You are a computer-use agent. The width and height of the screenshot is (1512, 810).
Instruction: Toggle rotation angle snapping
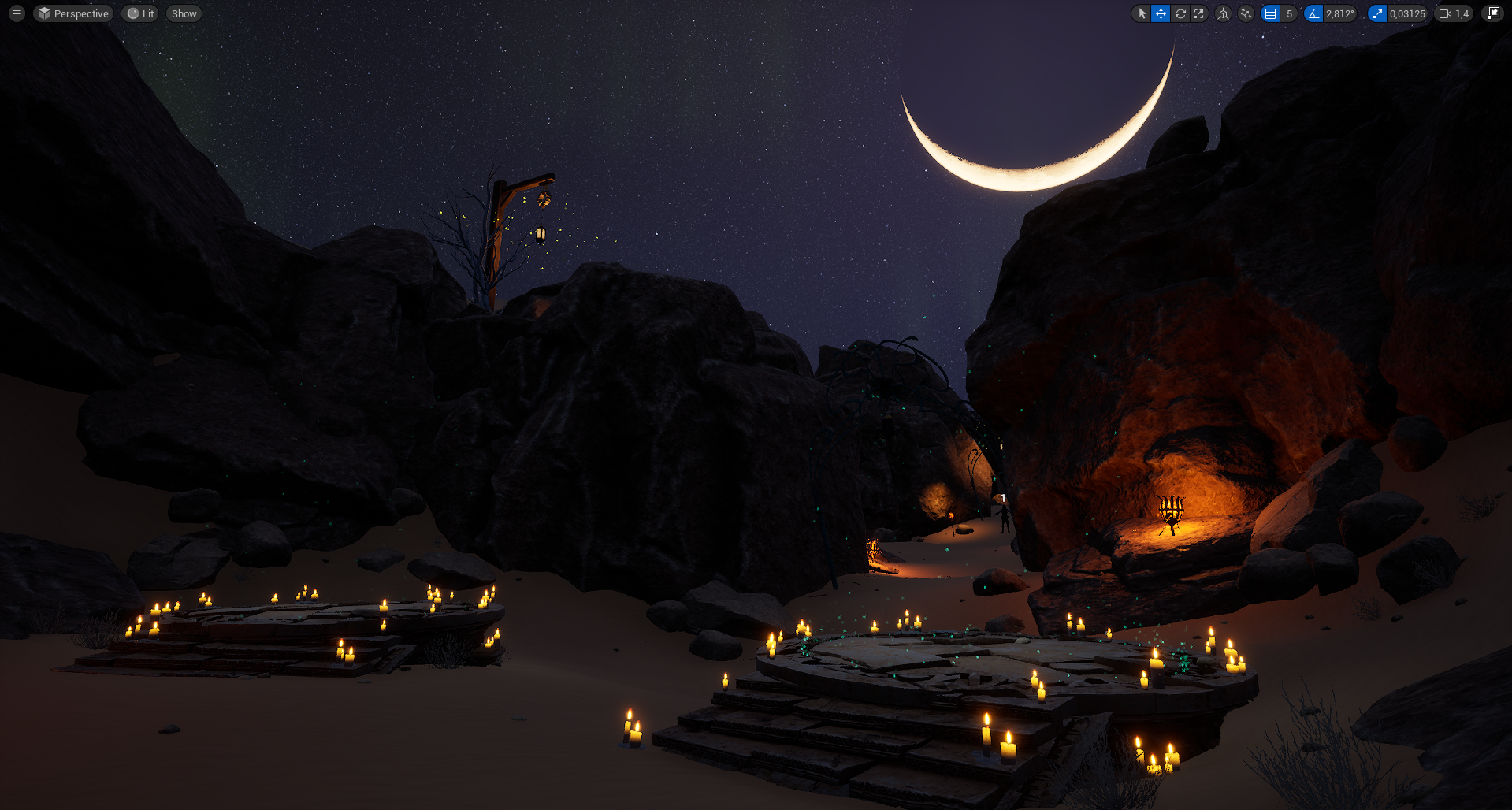click(1313, 13)
